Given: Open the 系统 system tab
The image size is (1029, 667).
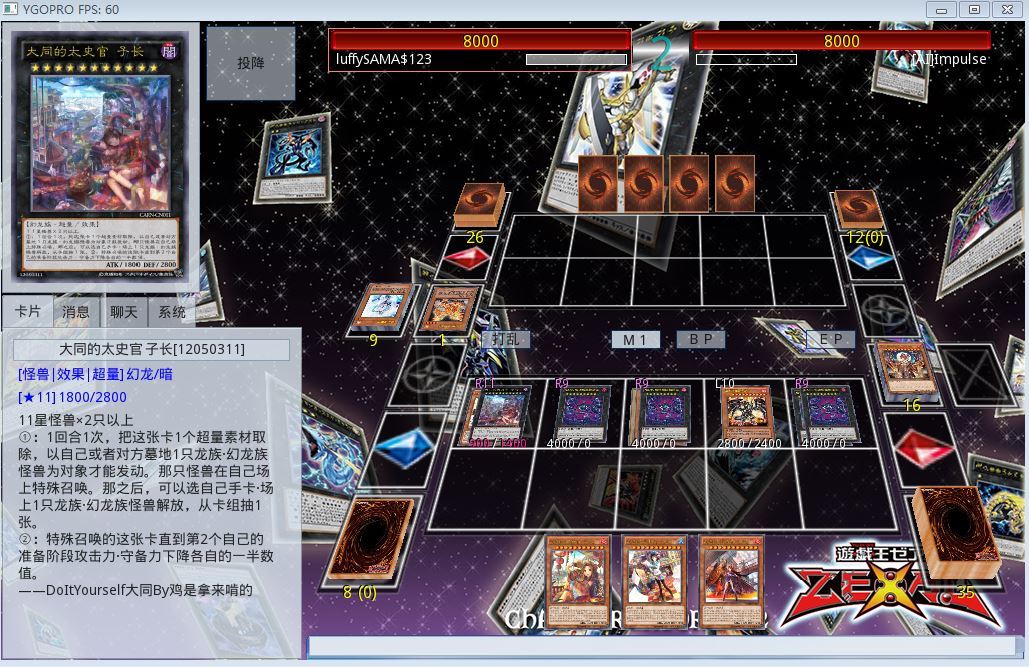Looking at the screenshot, I should (x=172, y=312).
